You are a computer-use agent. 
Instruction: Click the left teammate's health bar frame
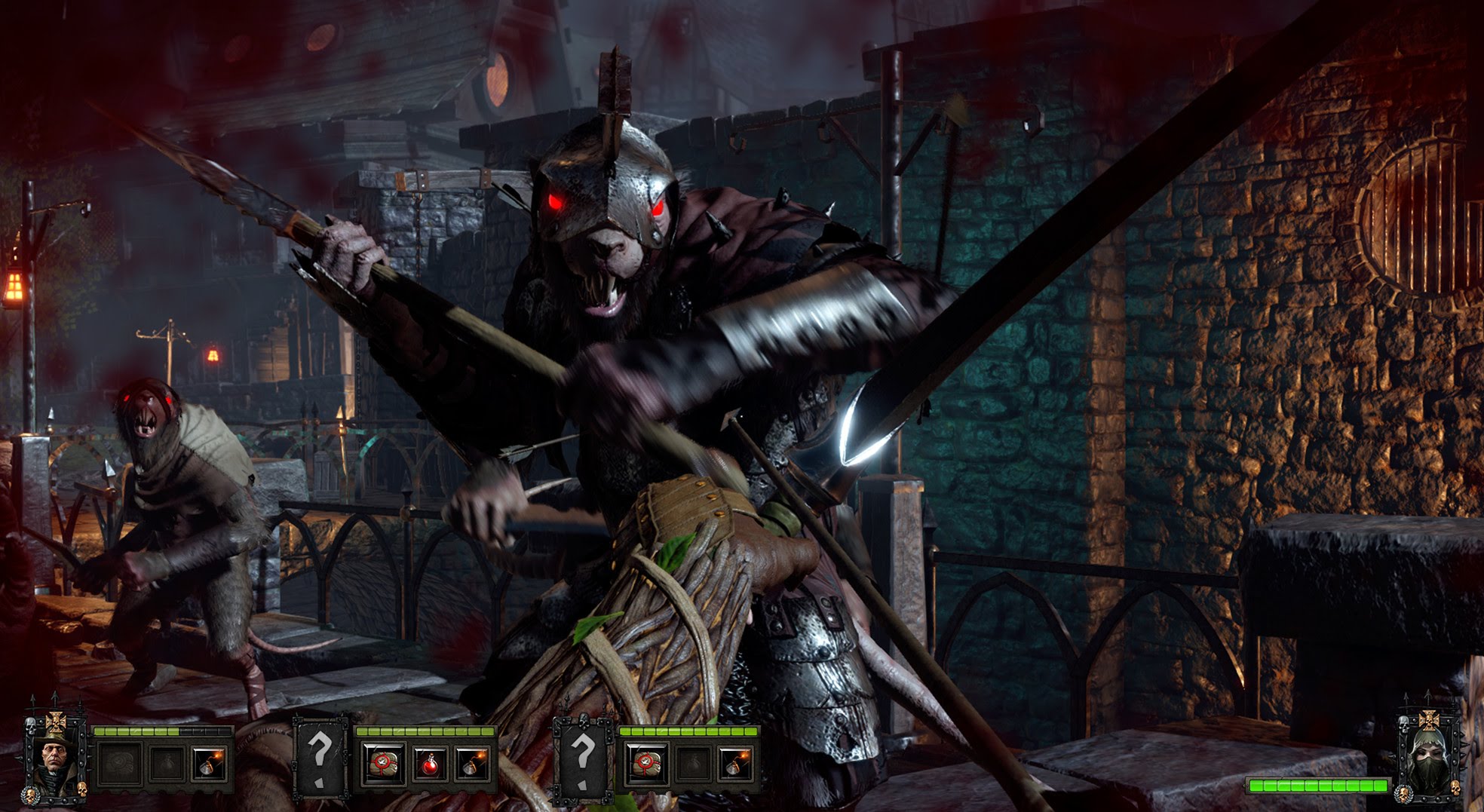pos(426,732)
